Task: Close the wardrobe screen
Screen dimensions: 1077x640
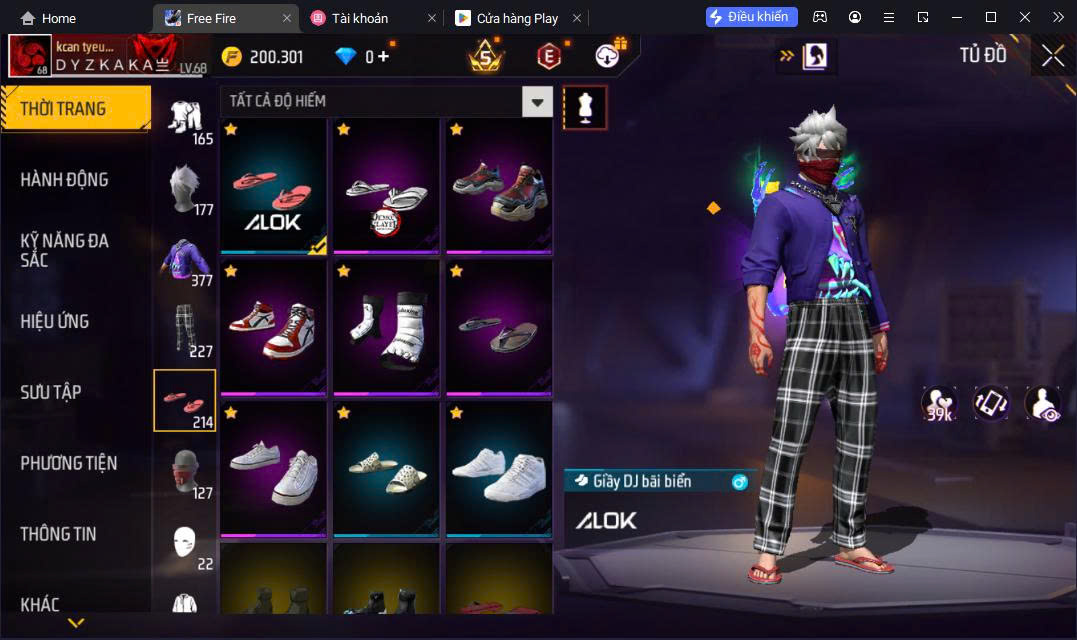Action: (x=1052, y=56)
